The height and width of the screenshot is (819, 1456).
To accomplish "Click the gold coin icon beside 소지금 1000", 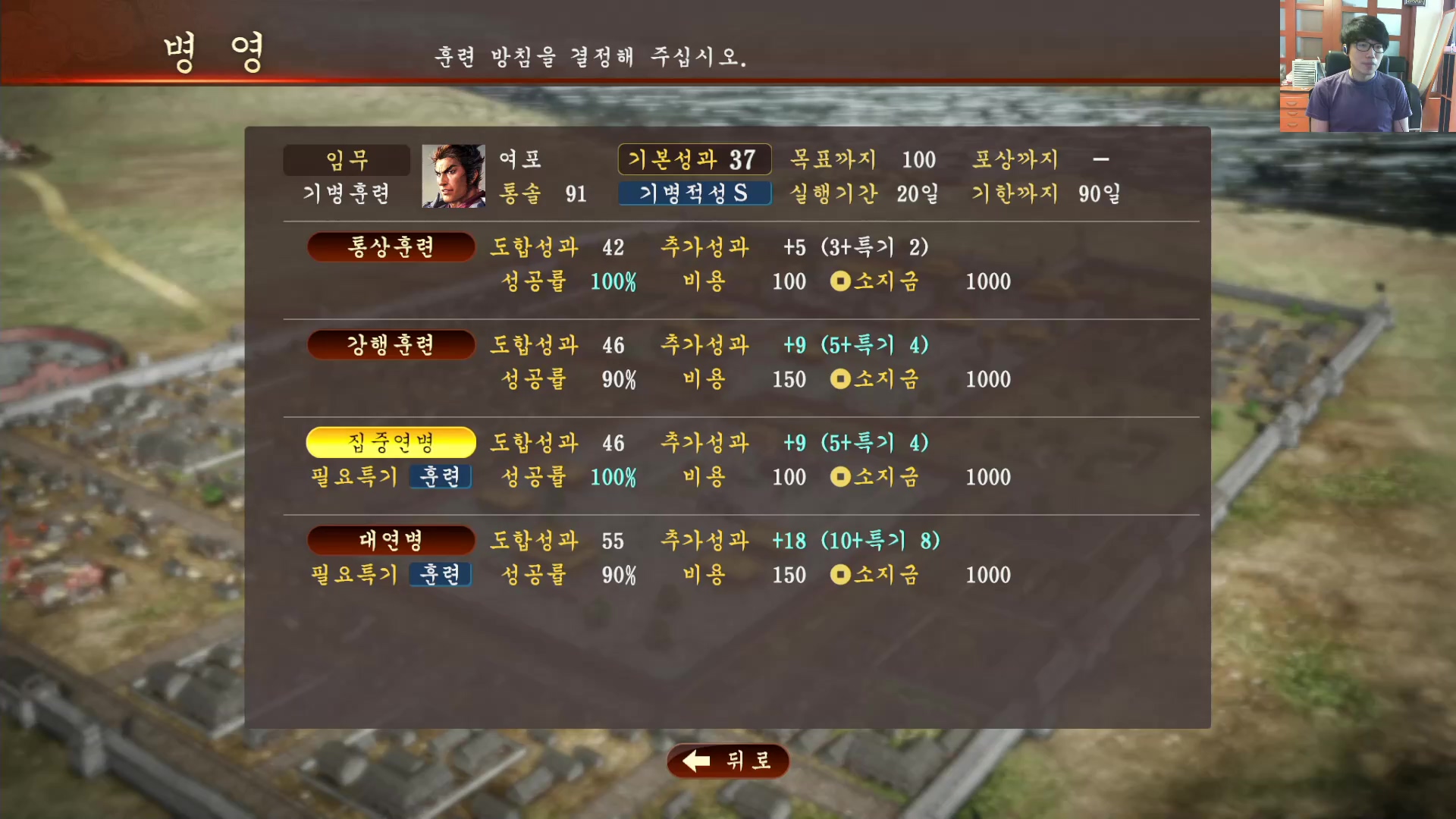I will click(x=840, y=281).
